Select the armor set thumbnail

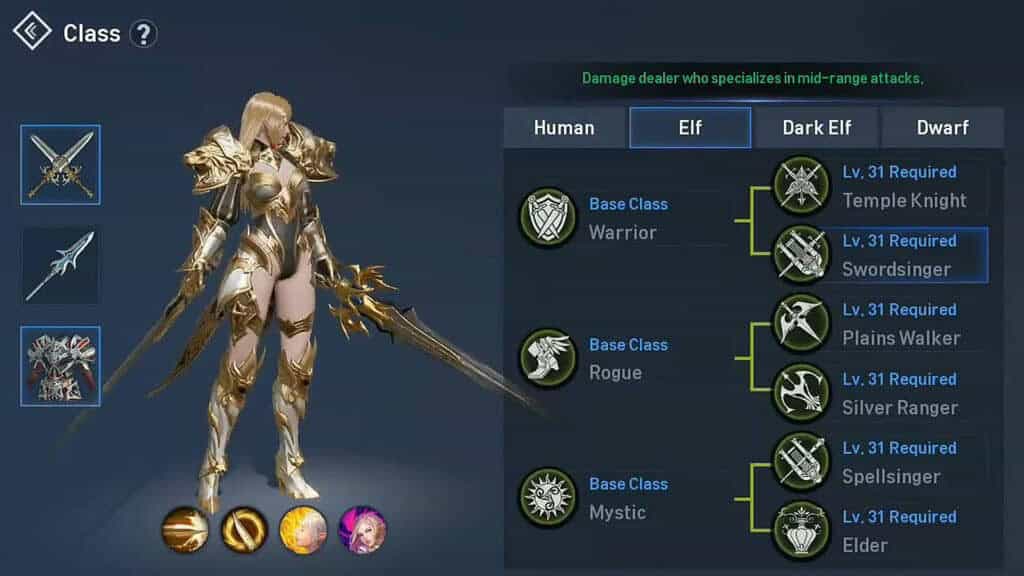pos(61,366)
